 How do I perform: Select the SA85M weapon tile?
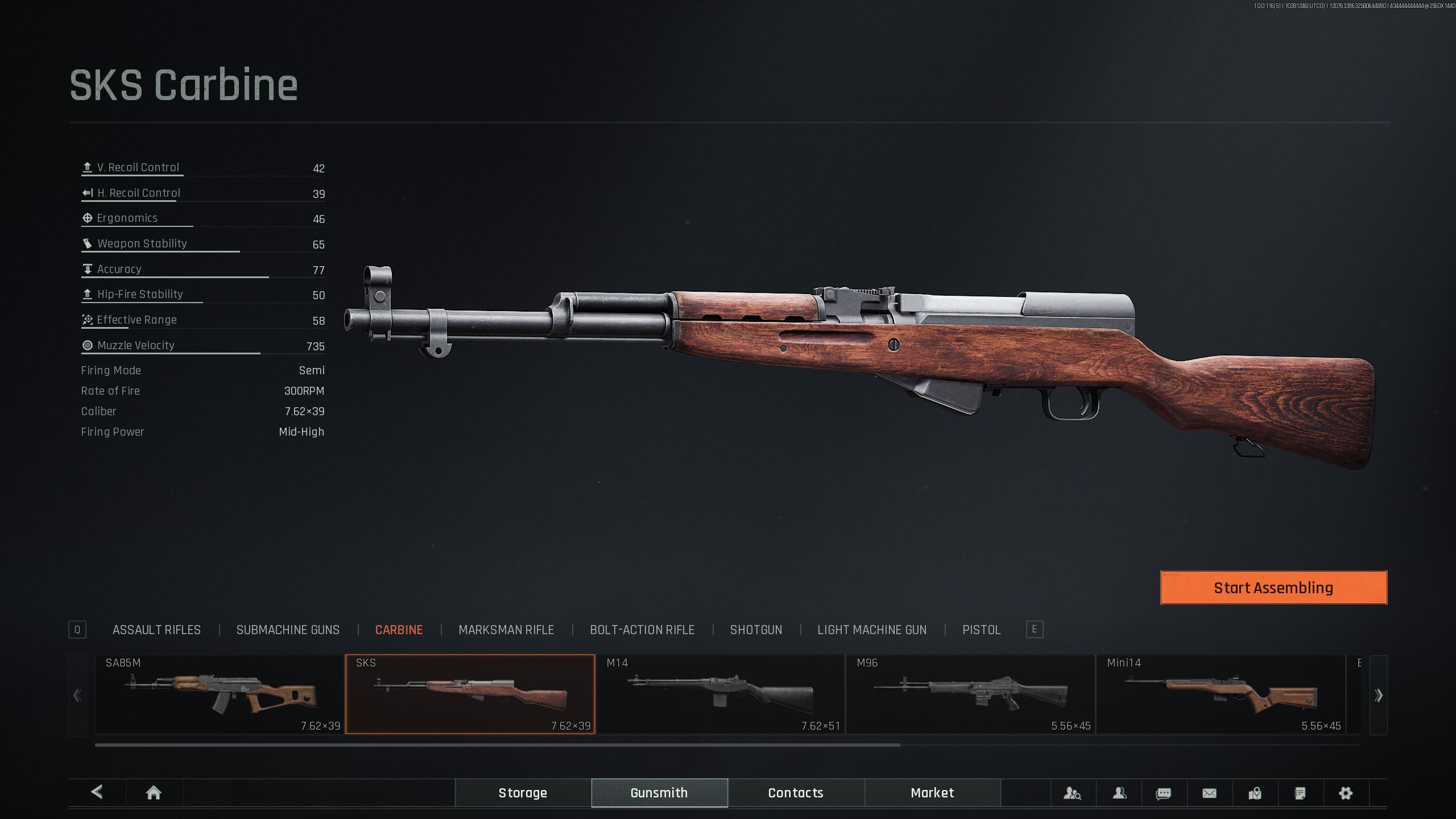(220, 694)
